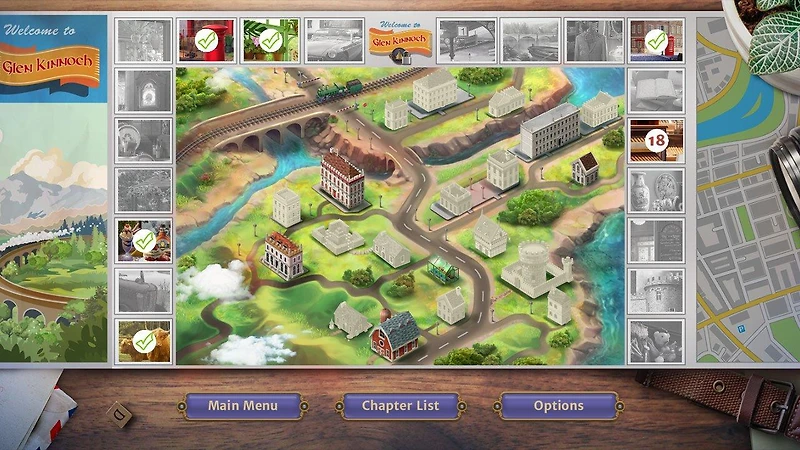Viewport: 800px width, 450px height.
Task: Select the locked open book thumbnail
Action: (x=656, y=91)
